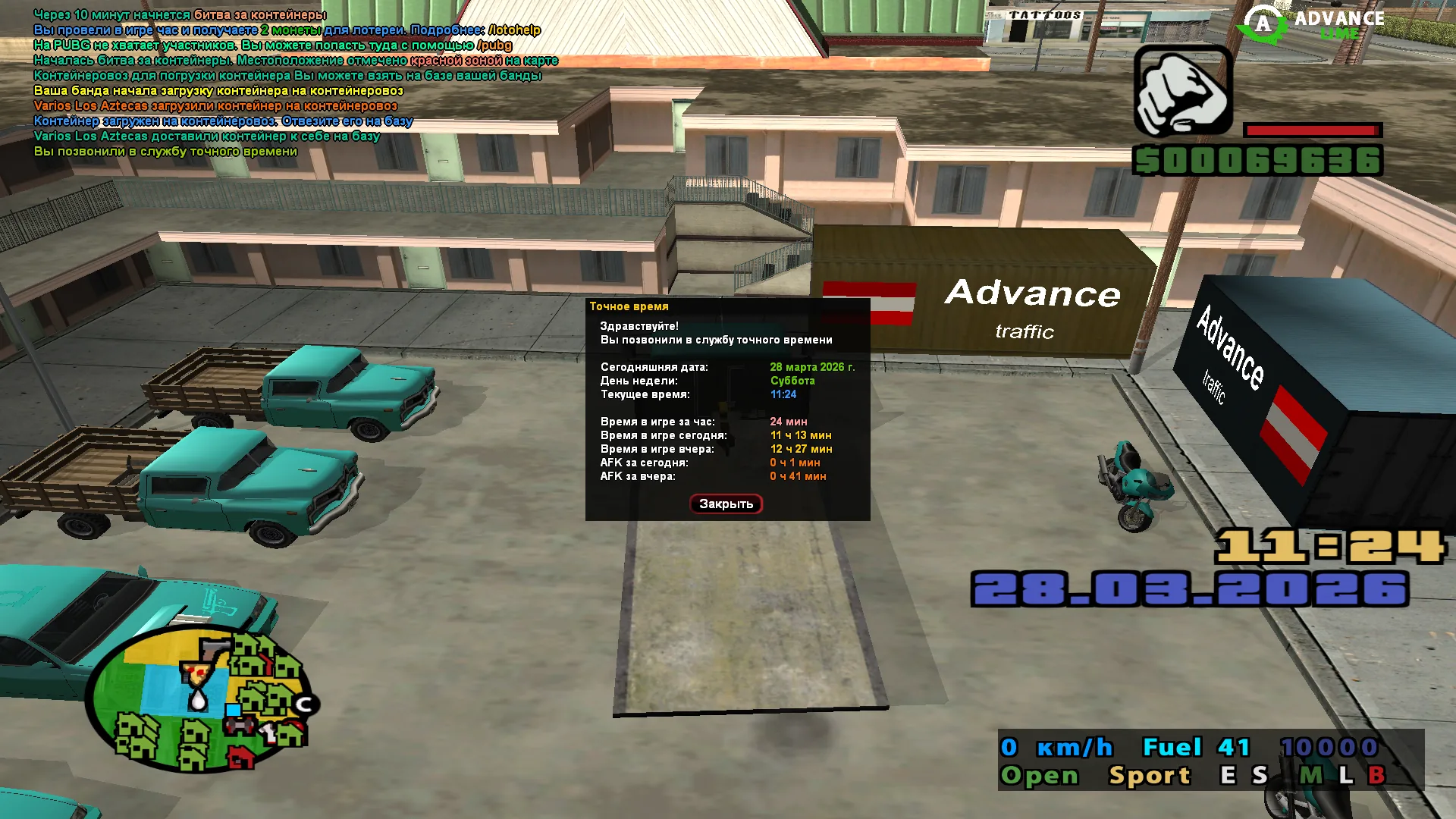Click the blue "11:24" time value in dialog
The width and height of the screenshot is (1456, 819).
(x=785, y=394)
